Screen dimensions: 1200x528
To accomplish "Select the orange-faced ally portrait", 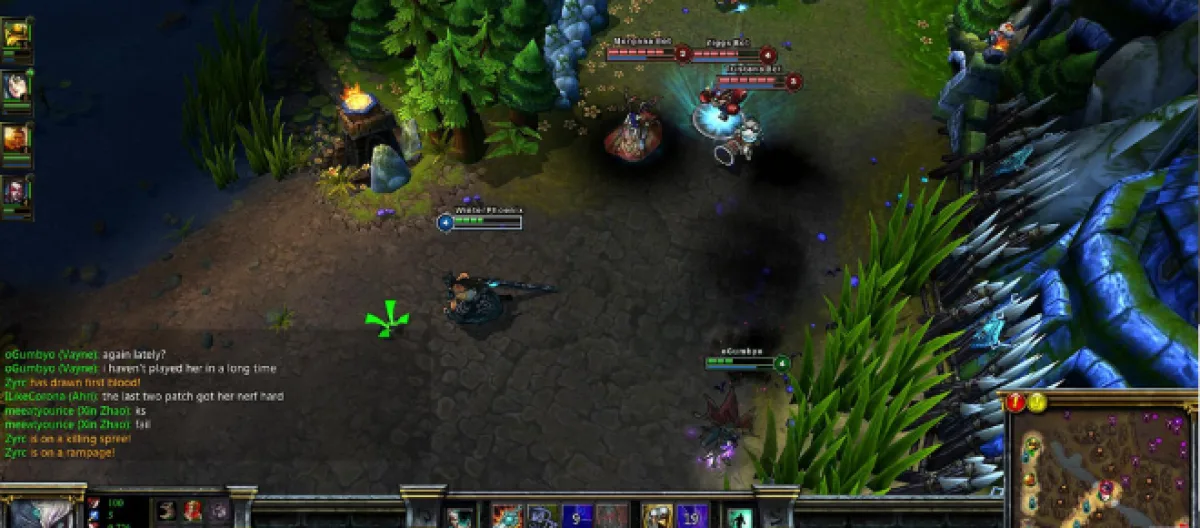I will pos(17,138).
